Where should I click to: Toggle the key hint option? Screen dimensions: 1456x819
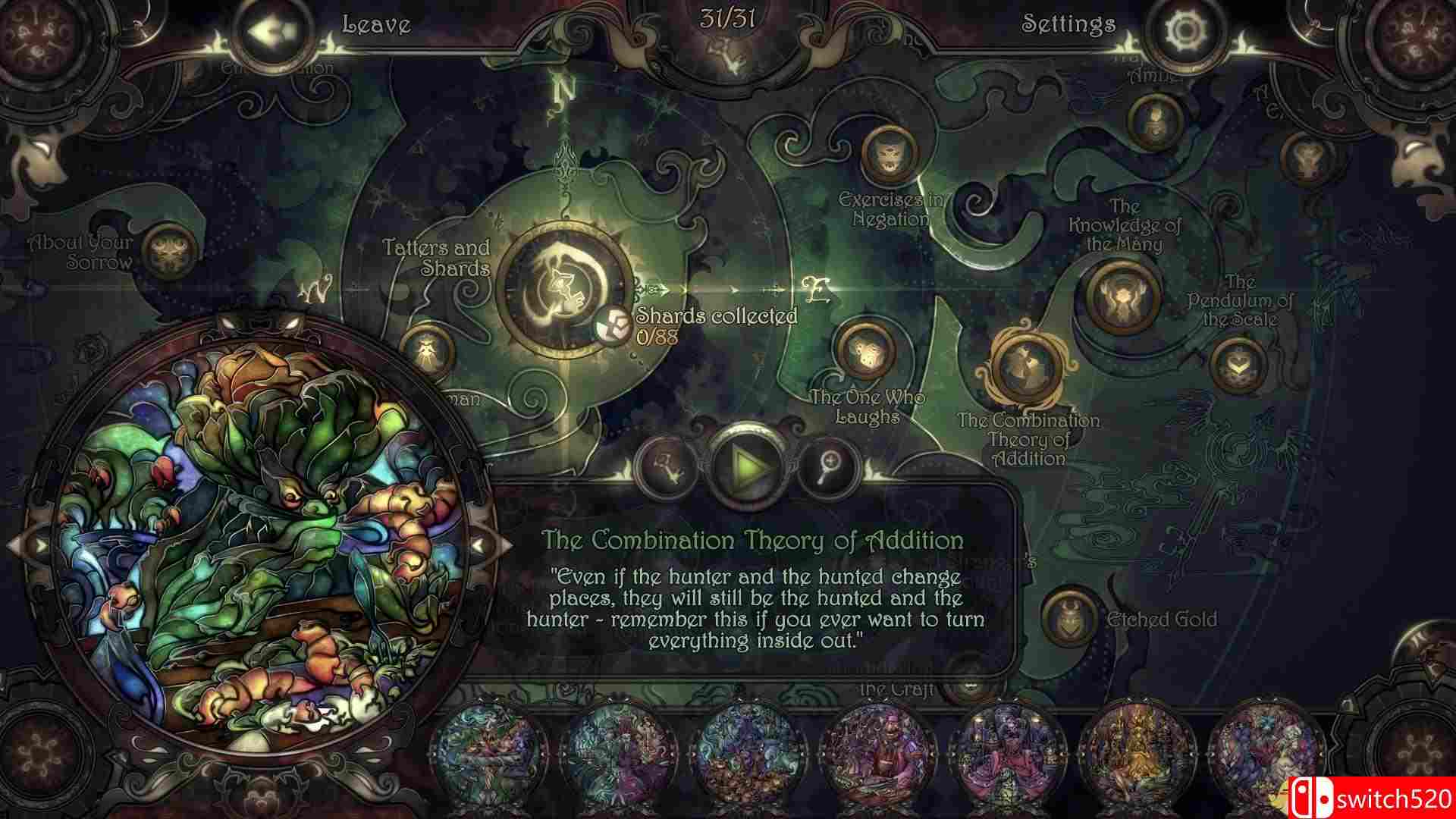(x=666, y=467)
